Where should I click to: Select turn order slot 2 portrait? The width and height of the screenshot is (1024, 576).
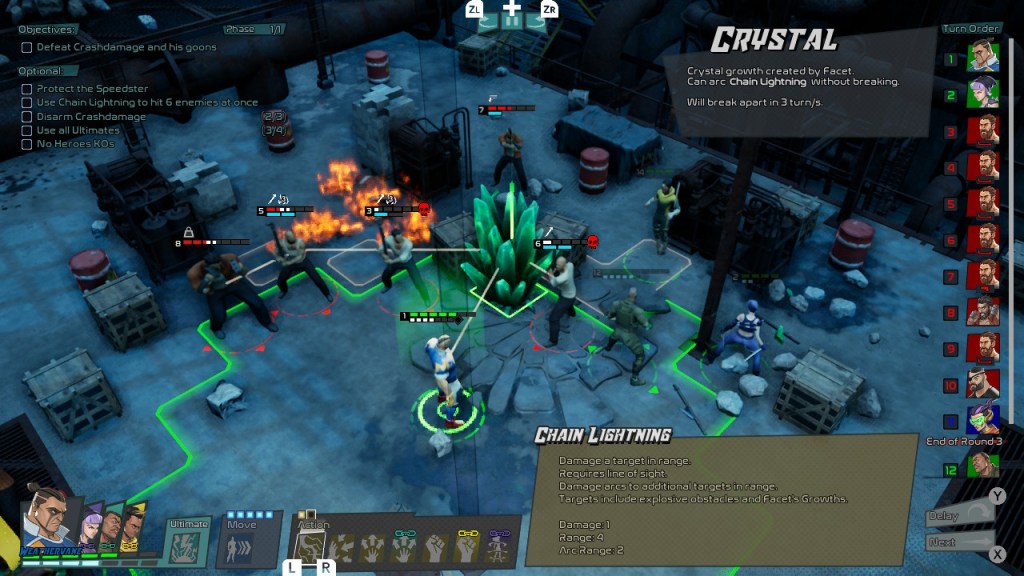[x=983, y=93]
